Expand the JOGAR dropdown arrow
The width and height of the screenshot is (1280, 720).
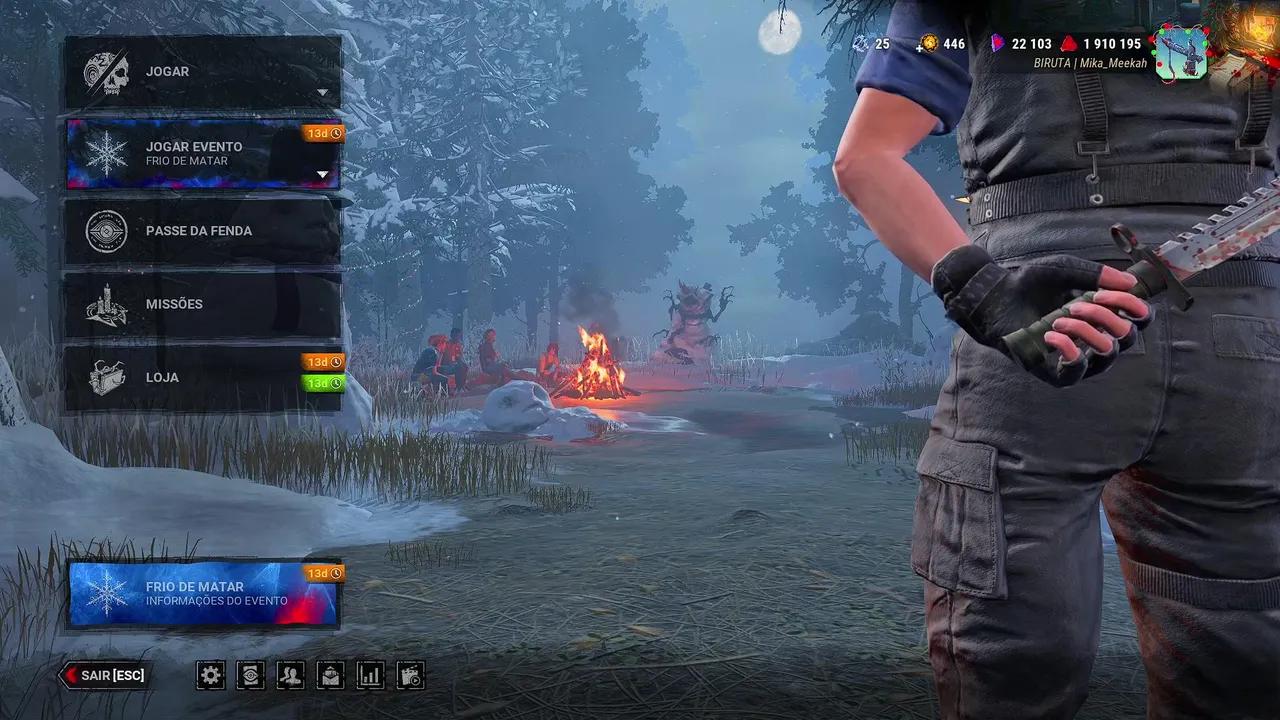[x=322, y=91]
